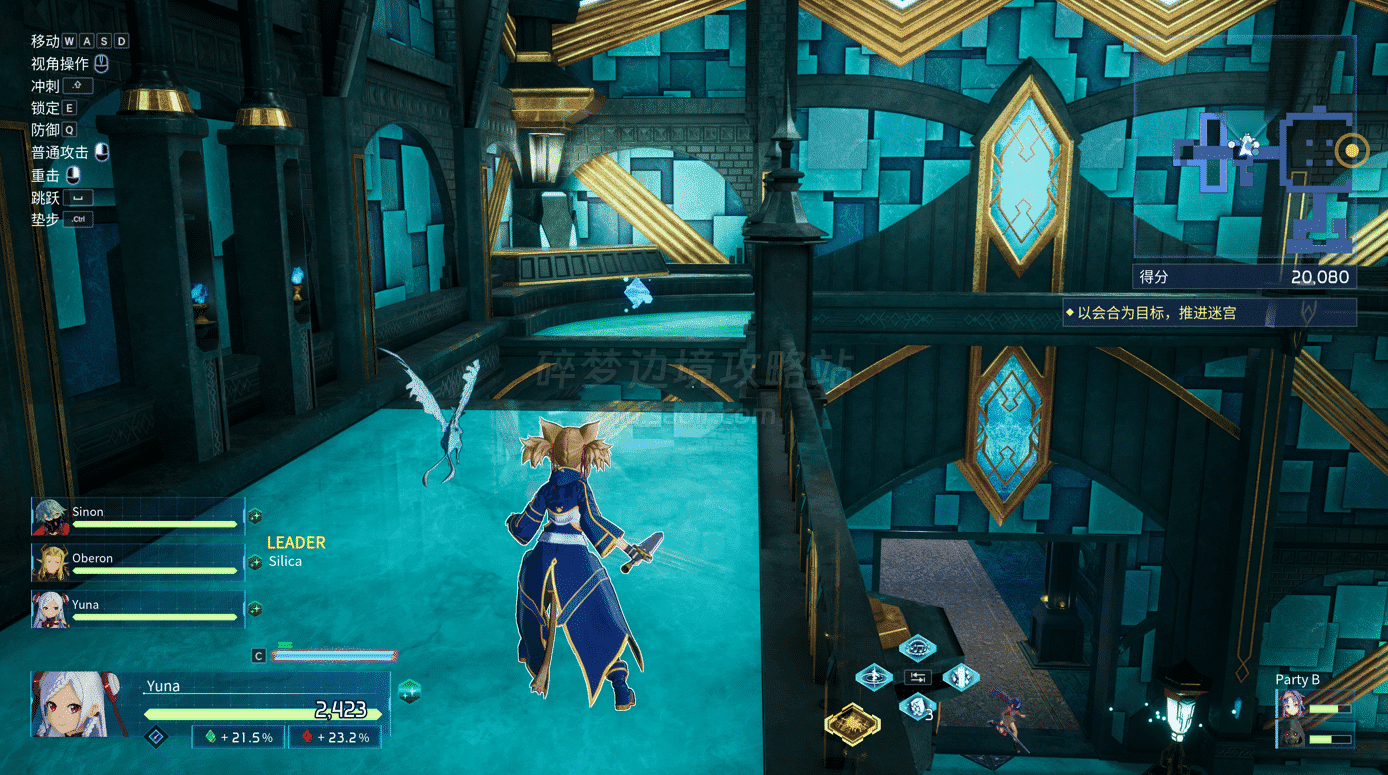The width and height of the screenshot is (1388, 775).
Task: Select Oberon in the party list
Action: [x=138, y=562]
